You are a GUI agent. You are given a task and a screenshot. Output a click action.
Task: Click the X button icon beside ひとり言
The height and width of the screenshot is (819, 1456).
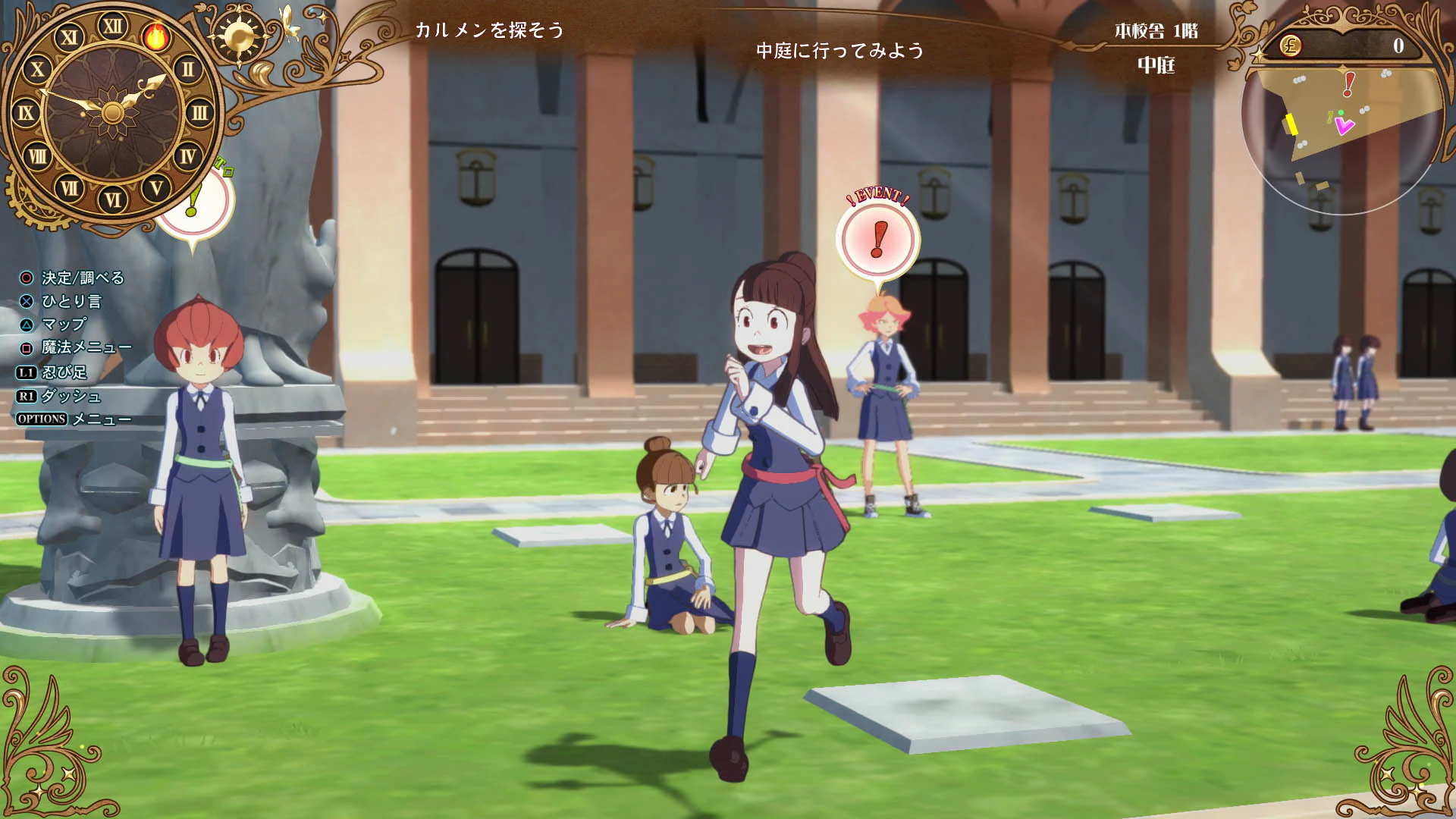pos(27,303)
